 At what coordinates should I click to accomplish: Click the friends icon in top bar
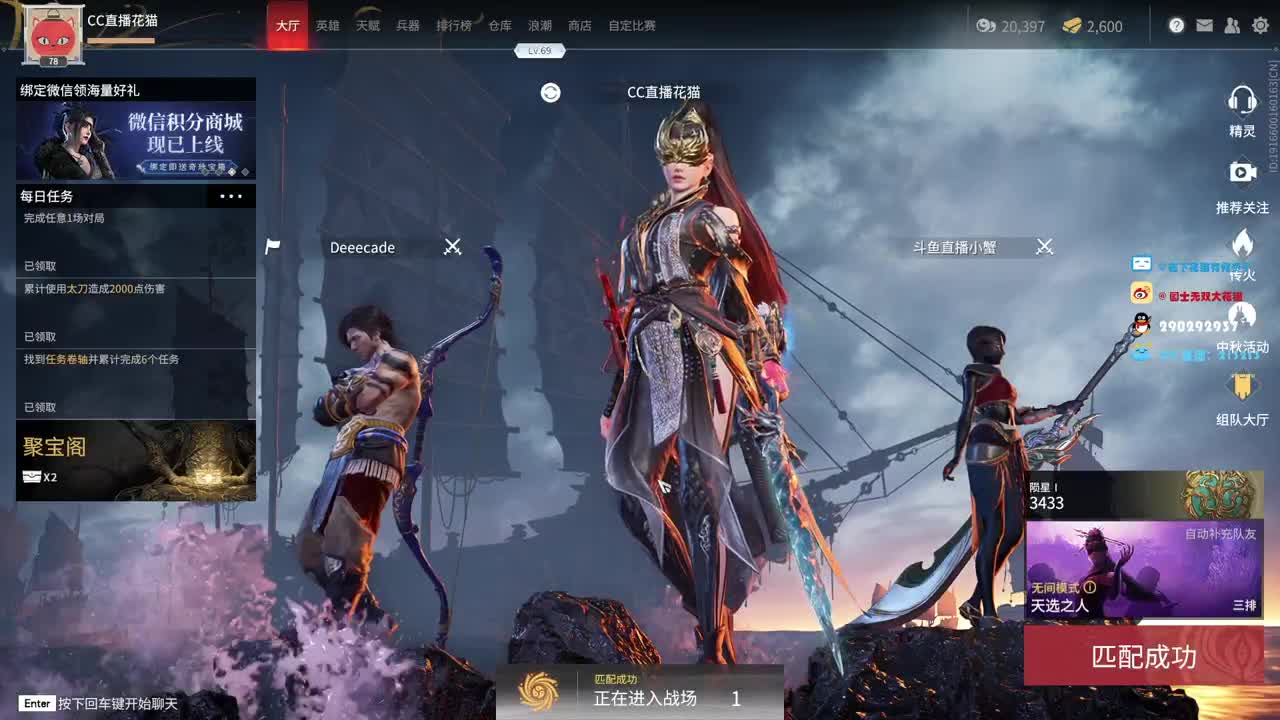tap(1232, 25)
